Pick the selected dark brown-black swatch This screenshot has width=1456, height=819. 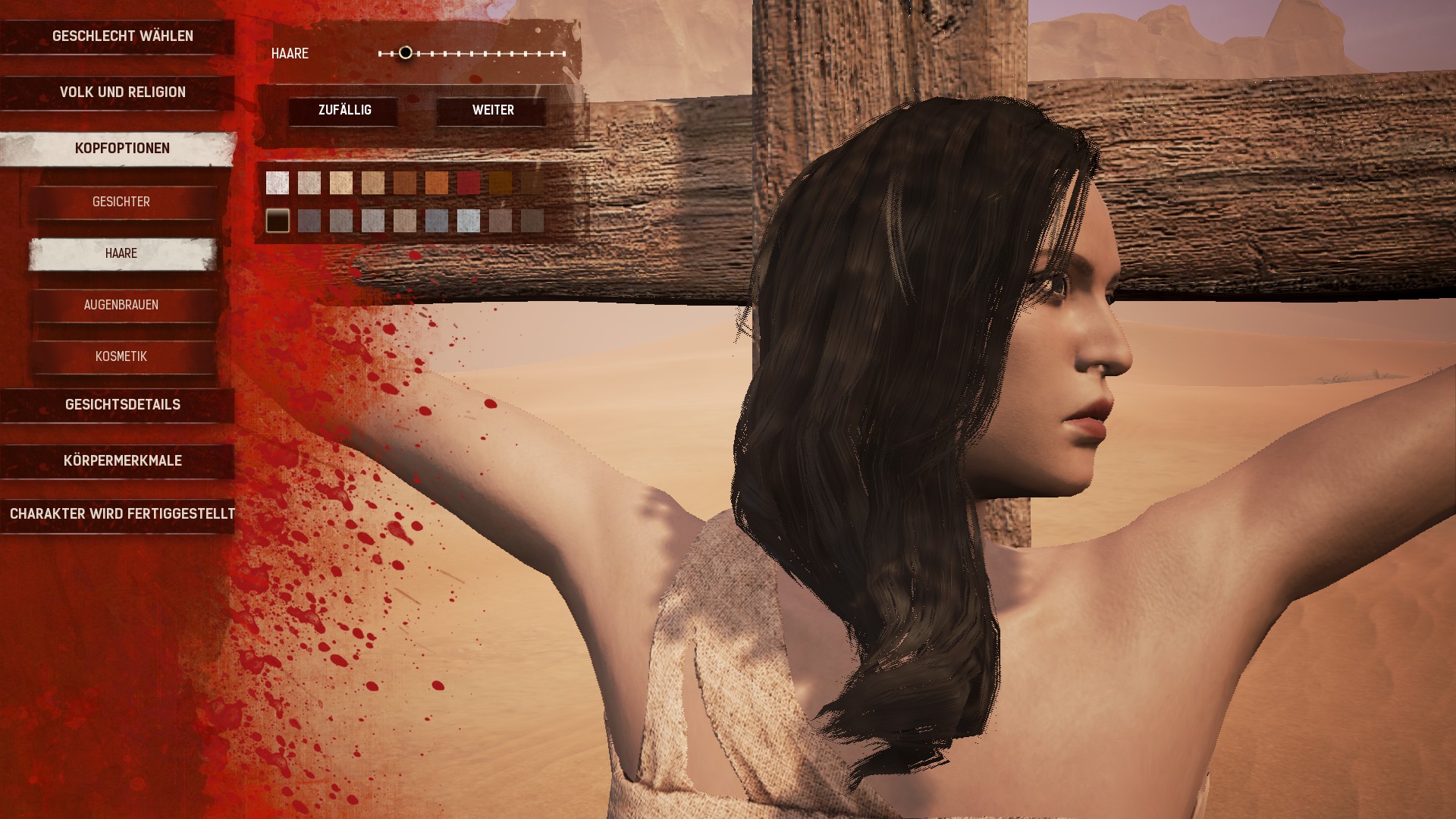278,221
